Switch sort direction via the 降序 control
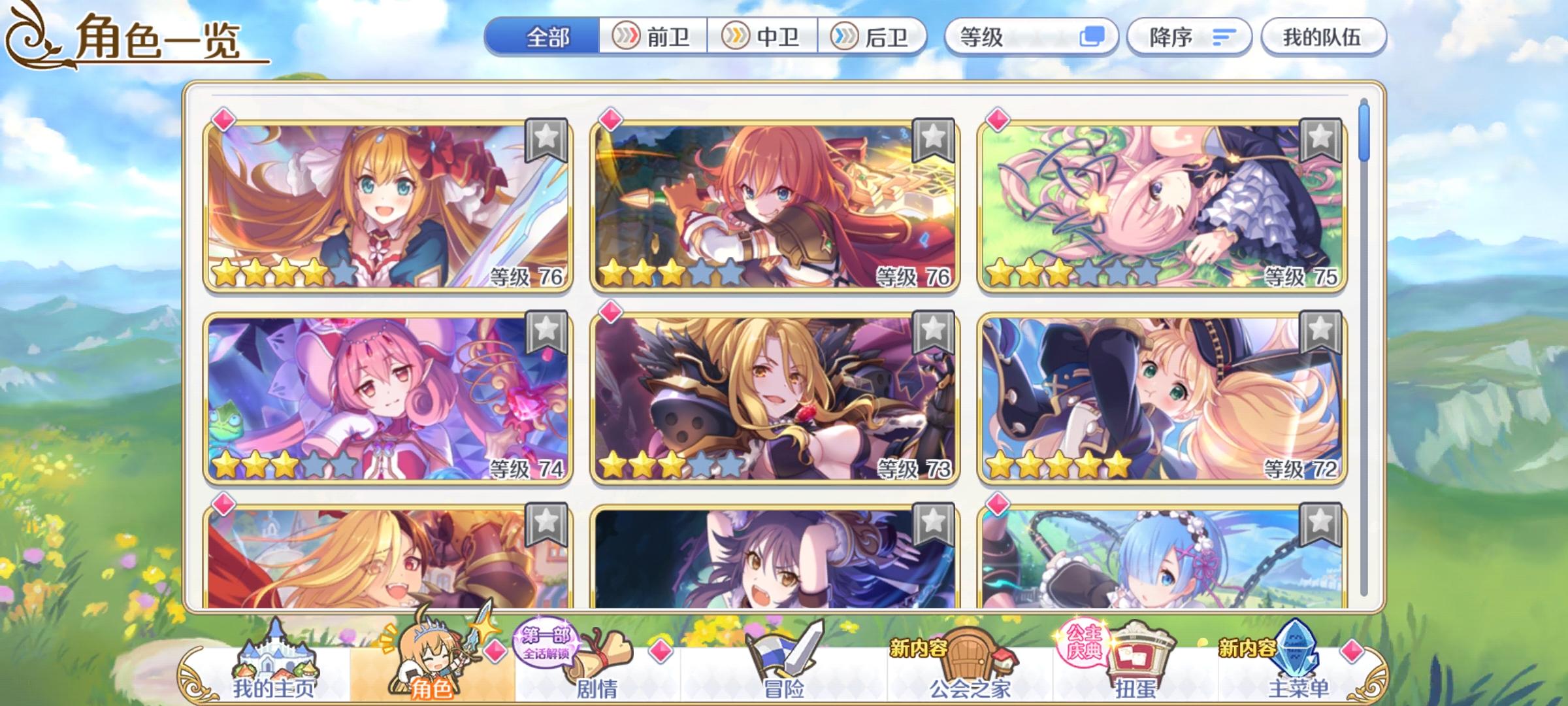 click(x=1189, y=37)
